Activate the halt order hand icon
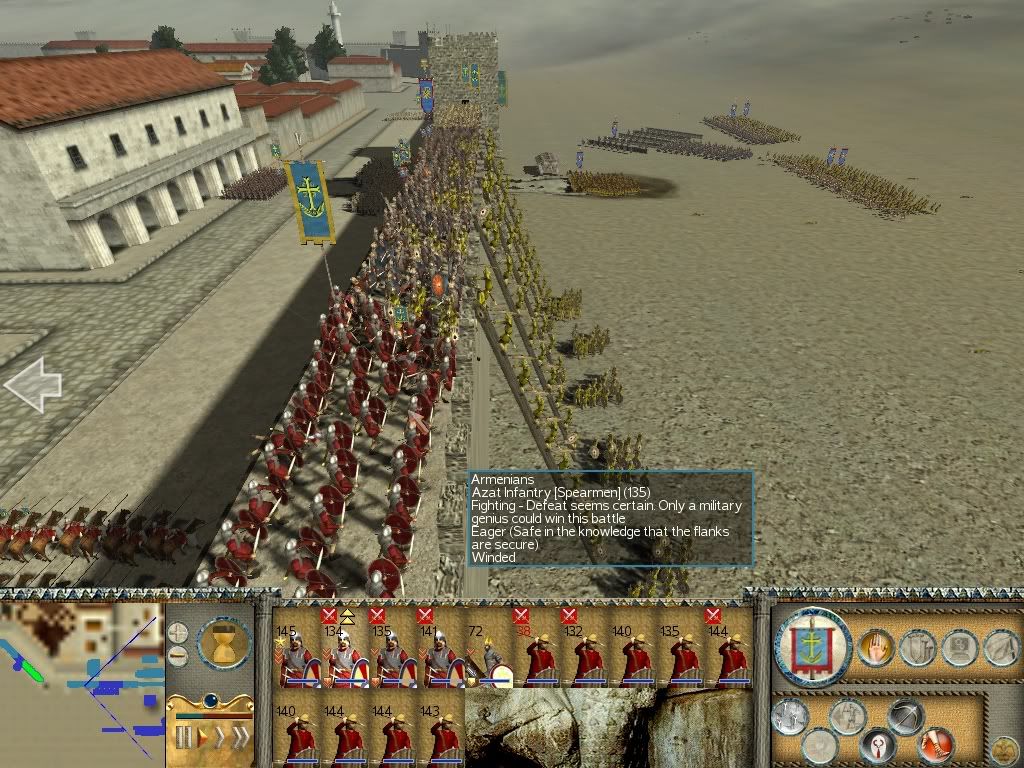Viewport: 1024px width, 768px height. click(876, 648)
